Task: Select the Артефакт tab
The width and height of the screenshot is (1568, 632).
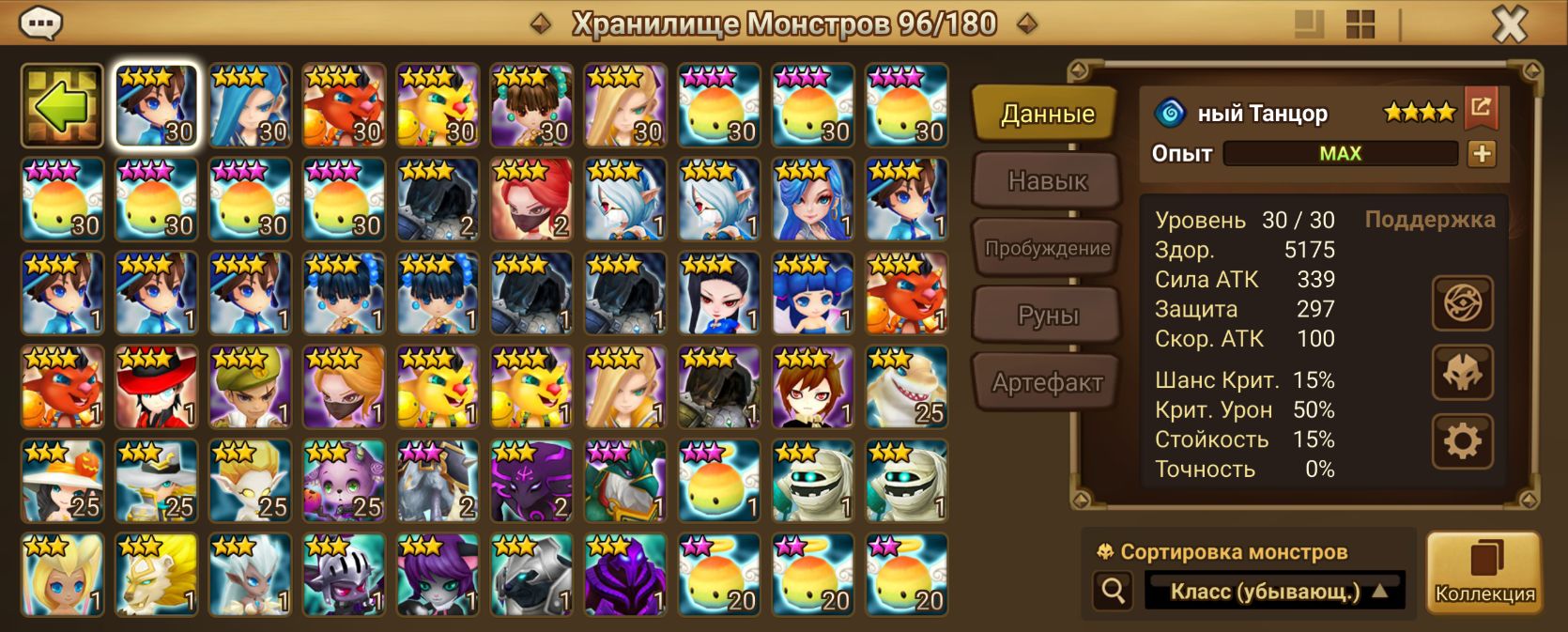Action: [x=1047, y=383]
